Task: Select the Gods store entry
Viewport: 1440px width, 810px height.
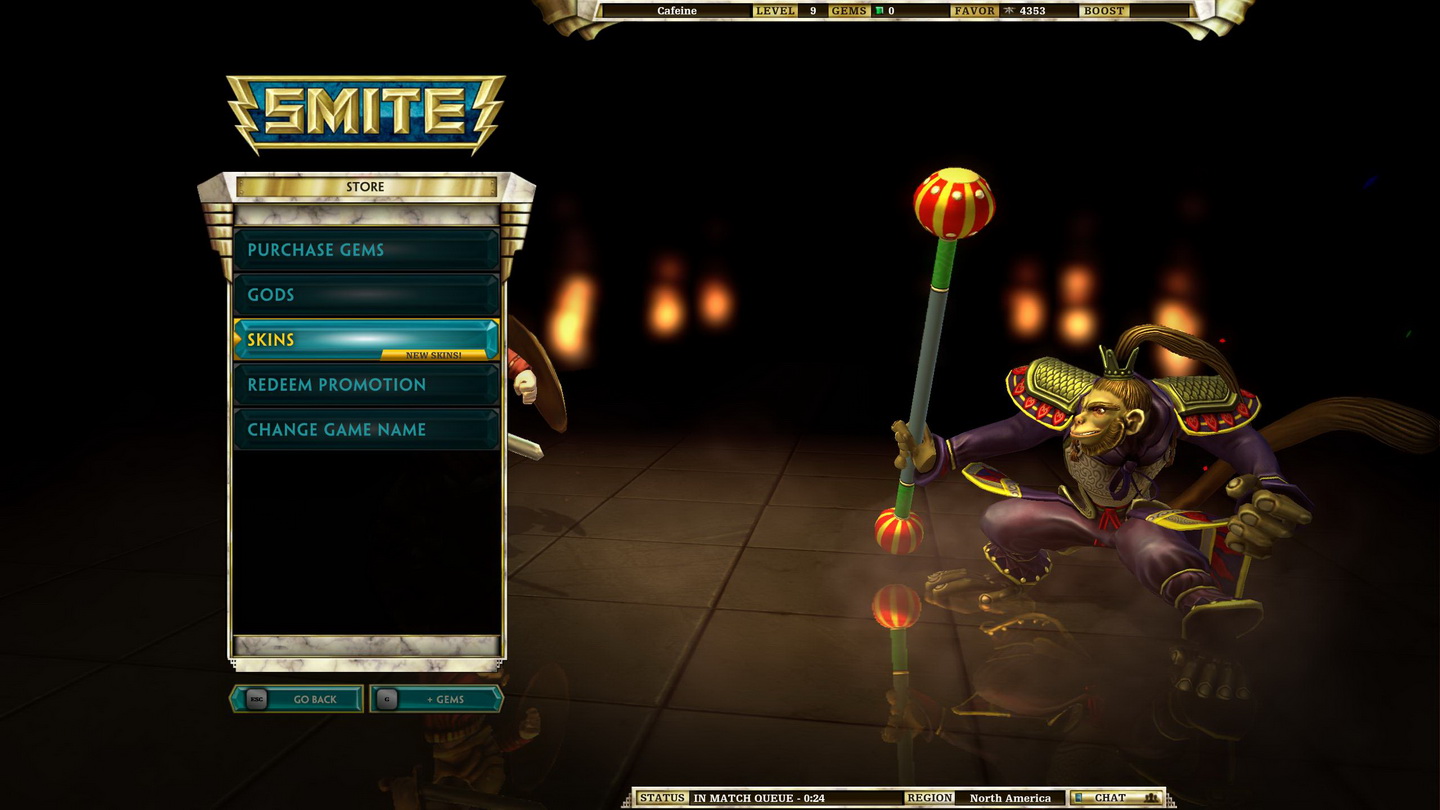Action: 366,295
